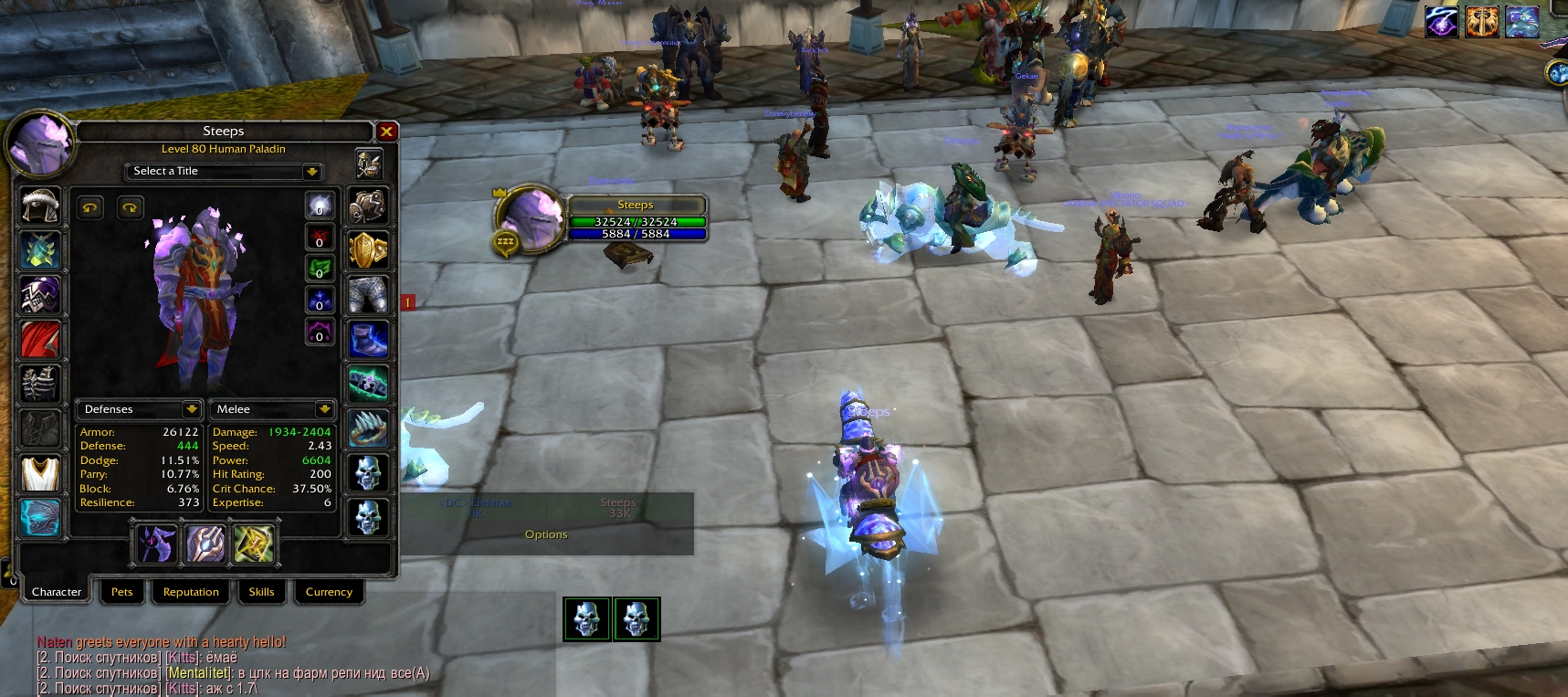Select the golden belt waist slot
Viewport: 1568px width, 697px height.
click(x=368, y=249)
